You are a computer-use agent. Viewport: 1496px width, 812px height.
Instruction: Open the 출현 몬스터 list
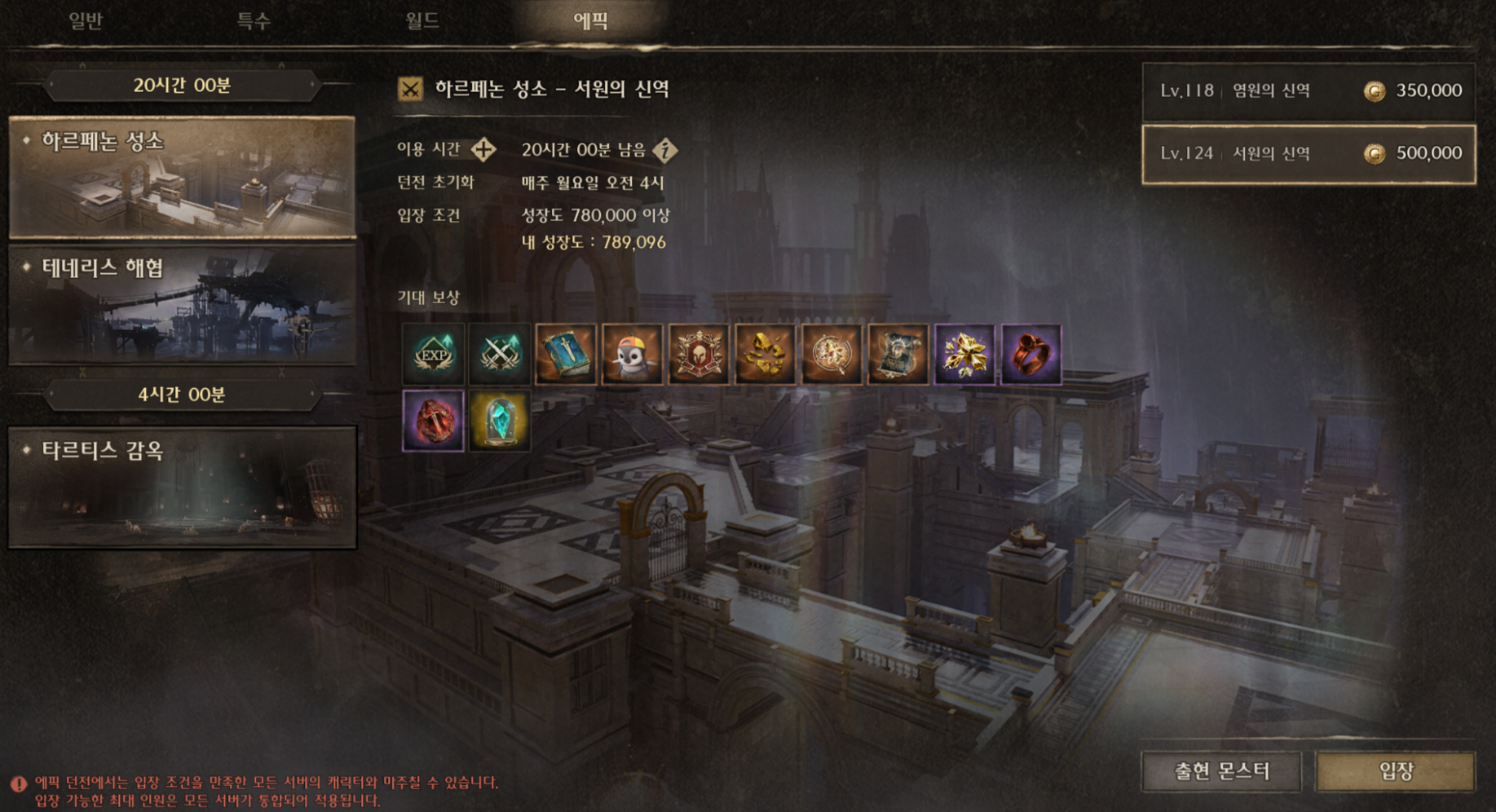[x=1221, y=770]
